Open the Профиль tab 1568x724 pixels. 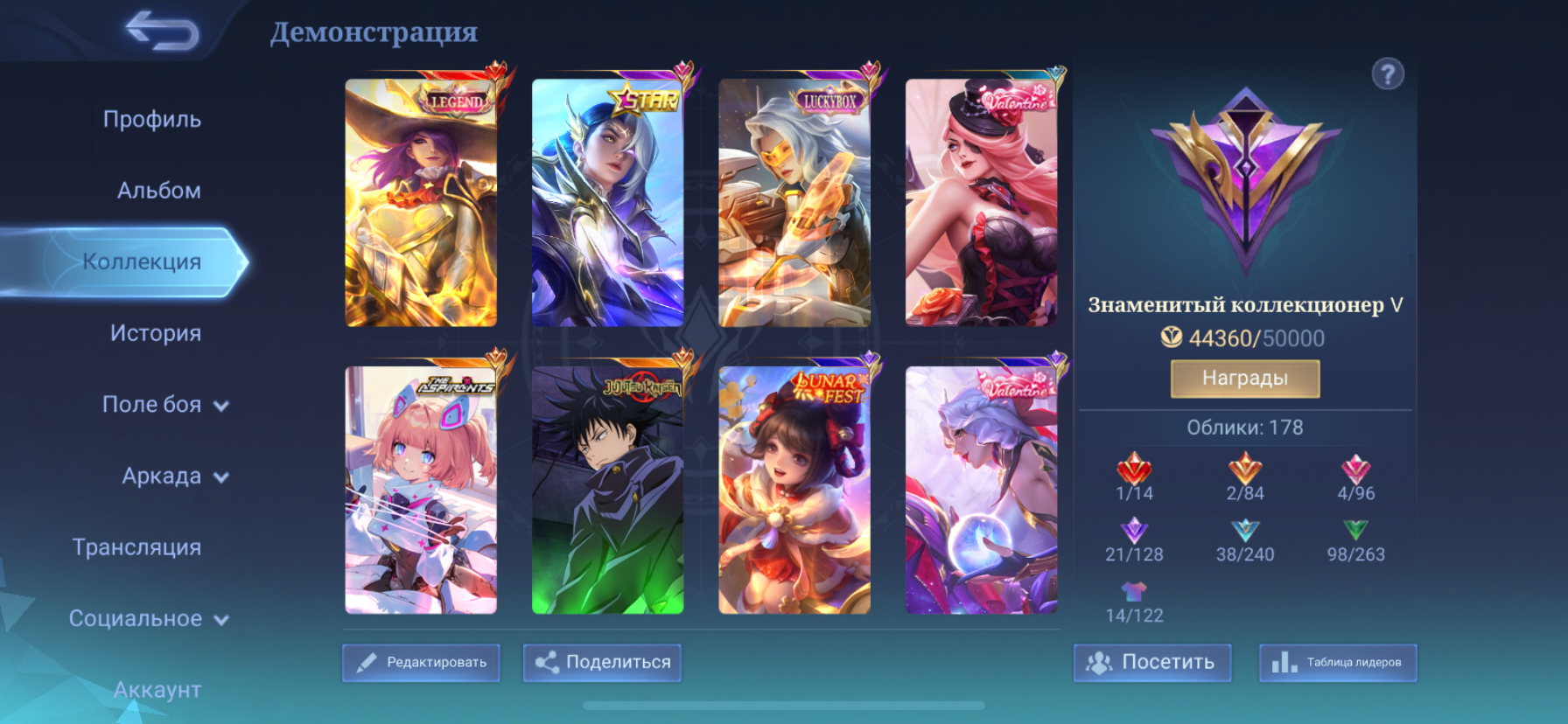pyautogui.click(x=152, y=119)
